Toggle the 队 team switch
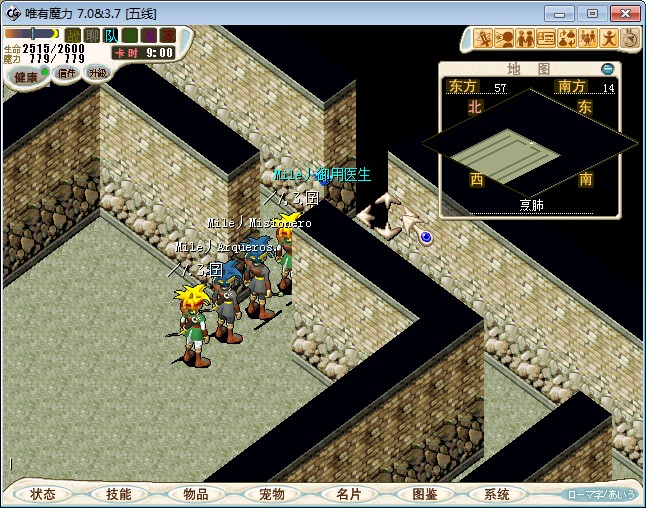Screen dimensions: 646x508 [109, 36]
